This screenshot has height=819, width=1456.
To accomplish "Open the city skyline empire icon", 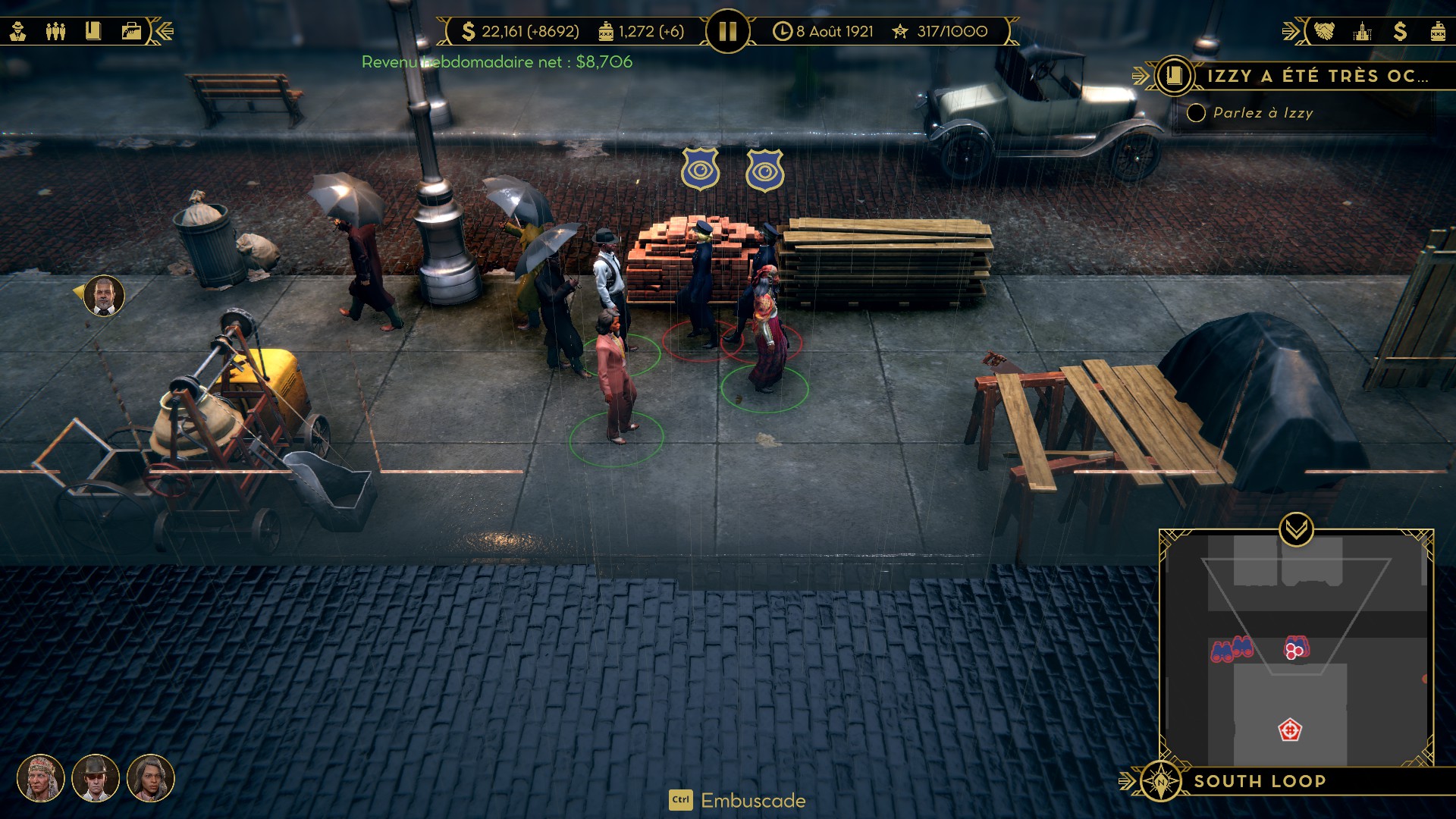I will tap(1362, 31).
